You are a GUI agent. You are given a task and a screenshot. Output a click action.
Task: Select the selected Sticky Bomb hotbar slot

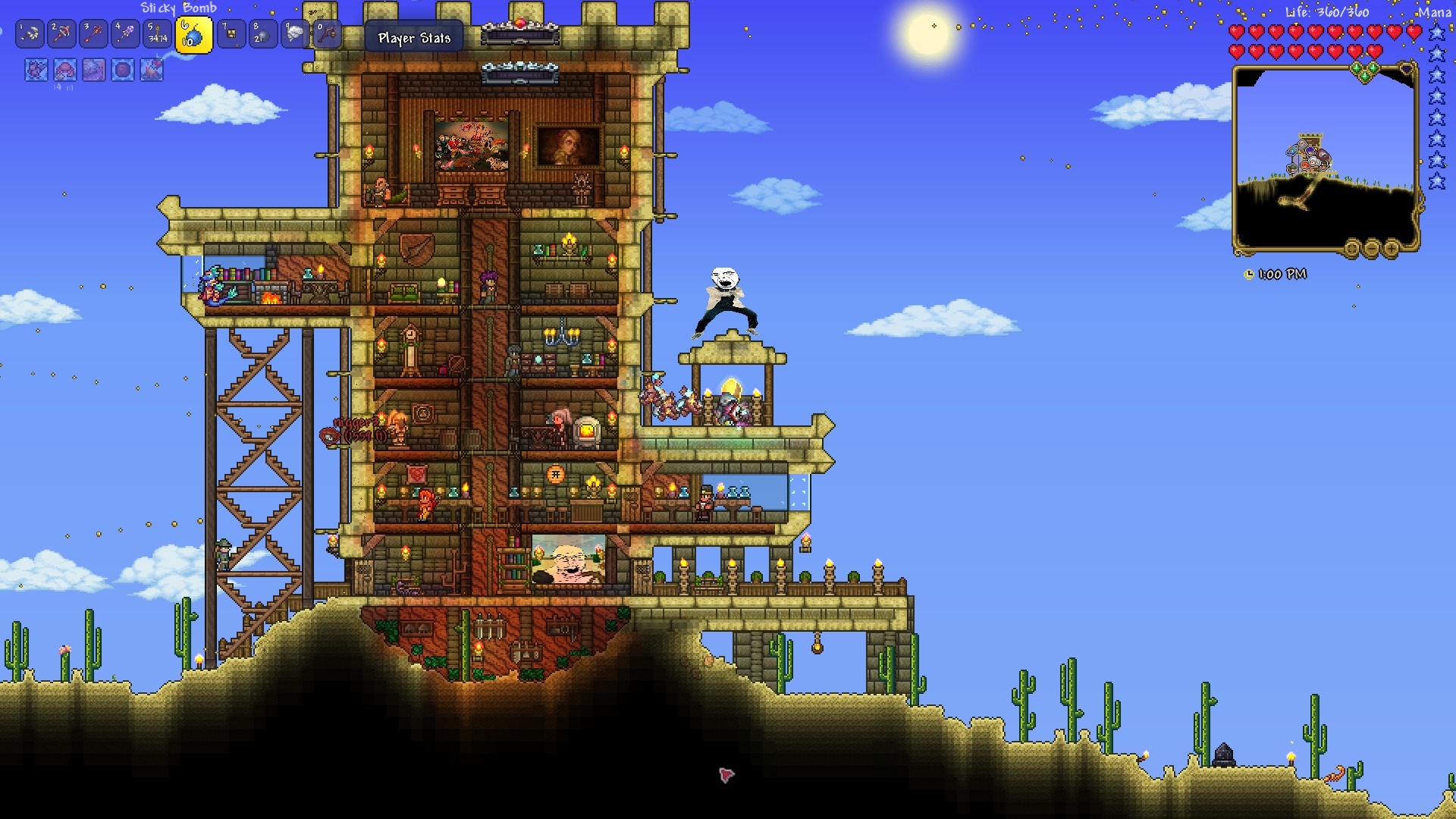(193, 35)
